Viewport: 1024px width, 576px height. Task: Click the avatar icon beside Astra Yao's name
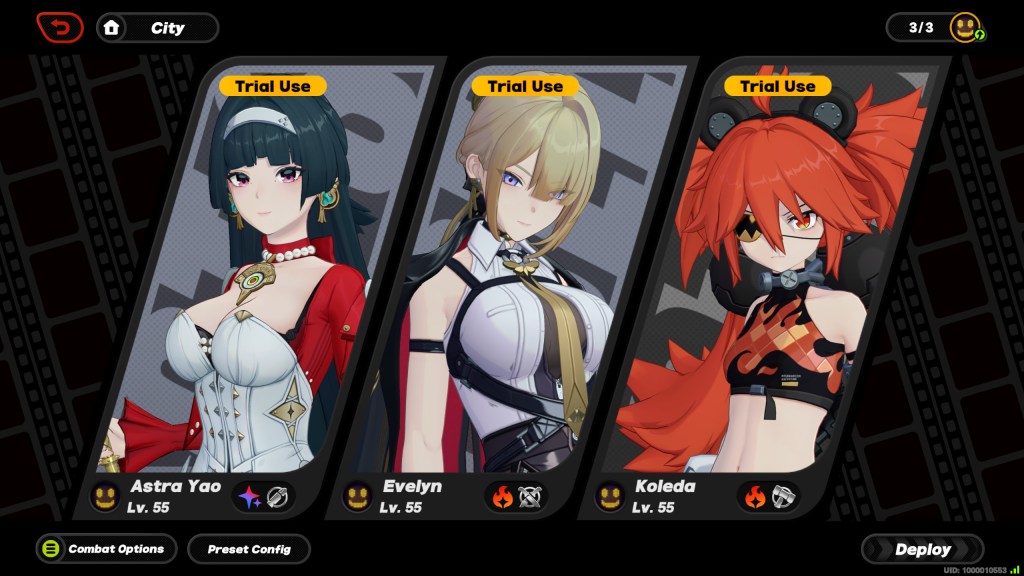point(105,496)
